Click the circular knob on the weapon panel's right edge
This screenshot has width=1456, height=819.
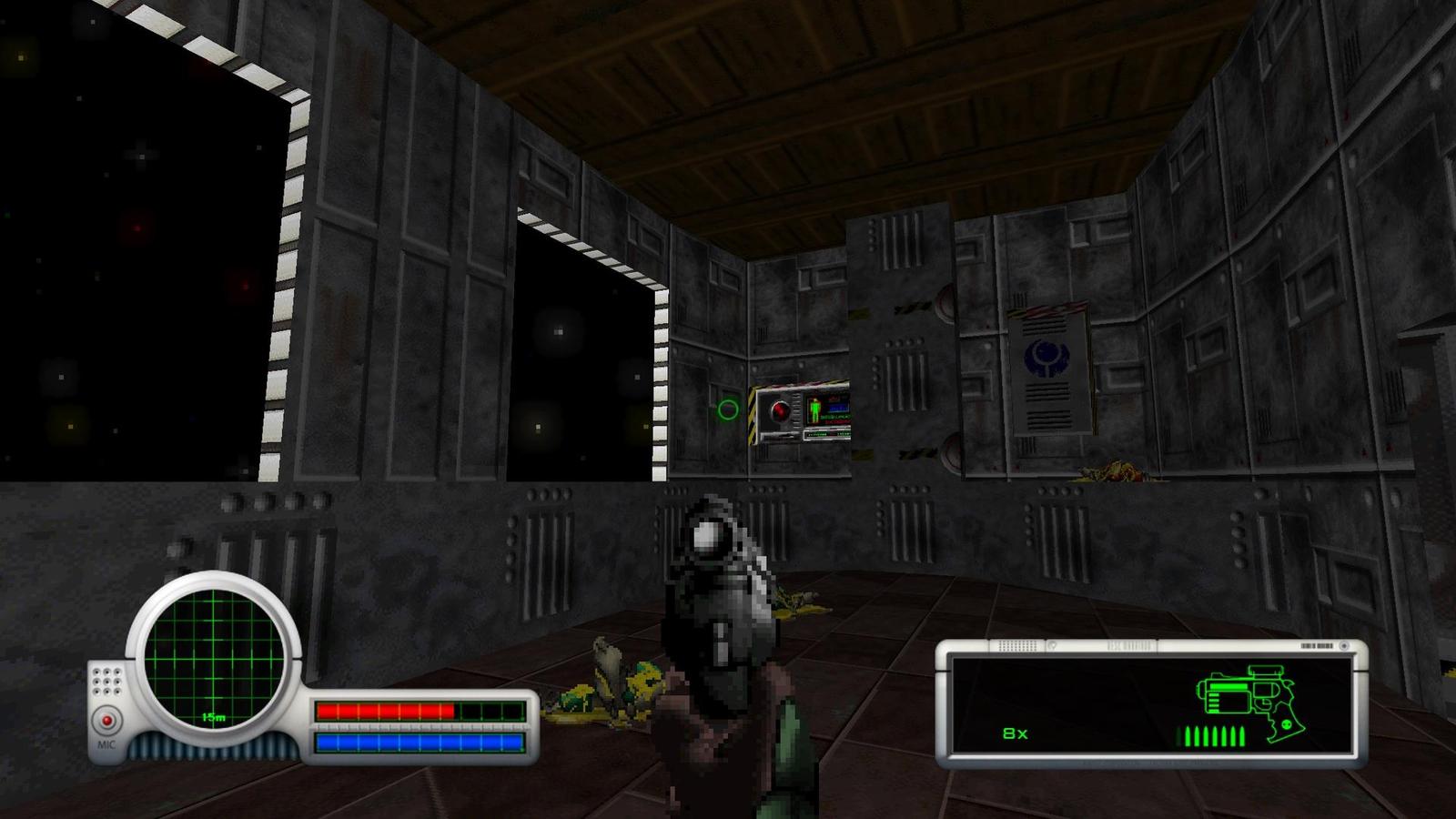coord(1344,647)
